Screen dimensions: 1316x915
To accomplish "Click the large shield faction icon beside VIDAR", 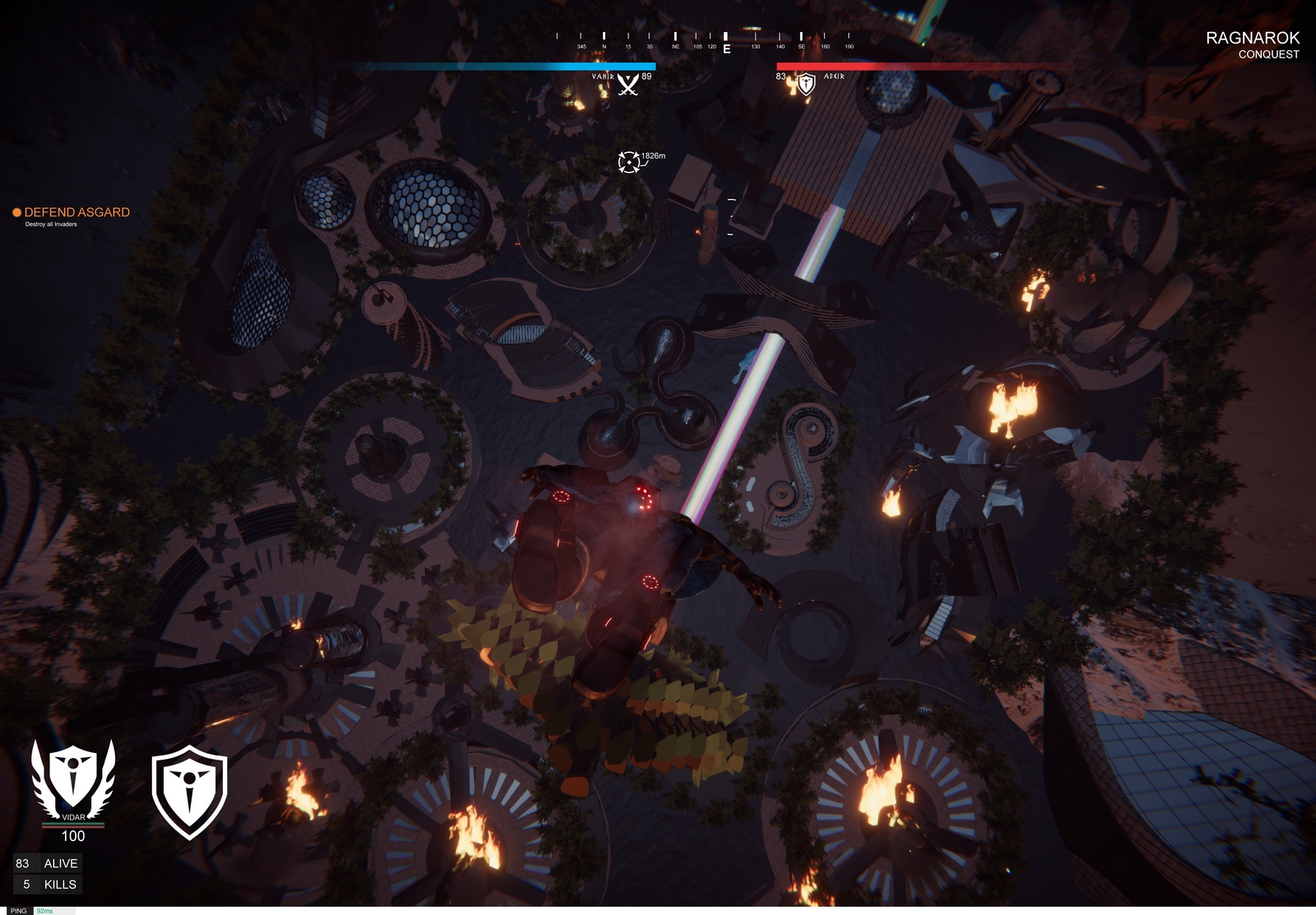I will [x=191, y=789].
